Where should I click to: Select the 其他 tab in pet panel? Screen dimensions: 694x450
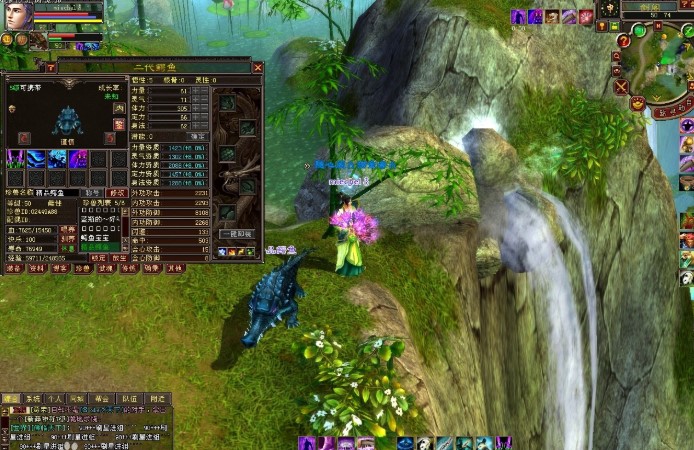[x=175, y=268]
